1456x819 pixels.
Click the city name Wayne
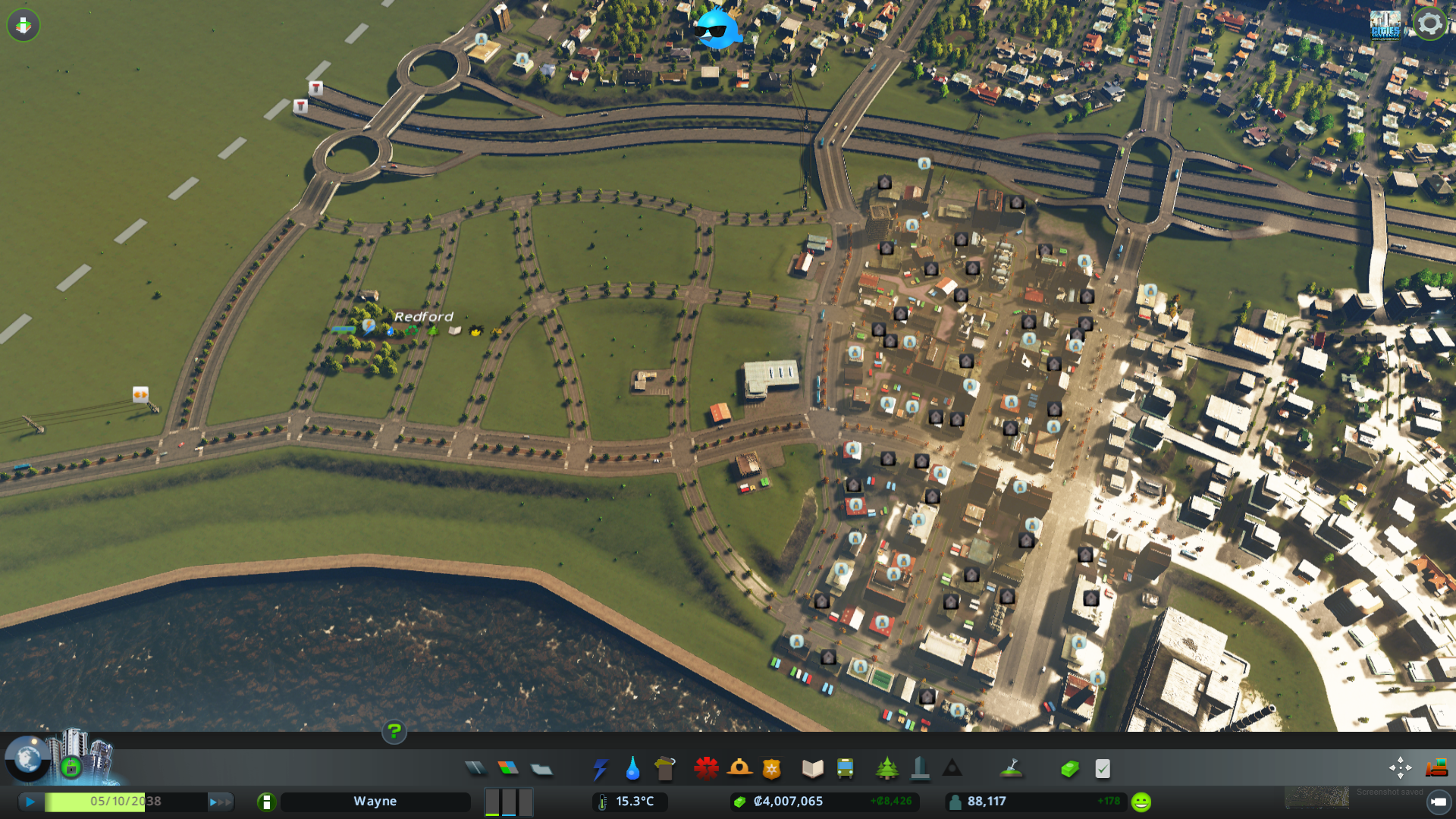[375, 801]
